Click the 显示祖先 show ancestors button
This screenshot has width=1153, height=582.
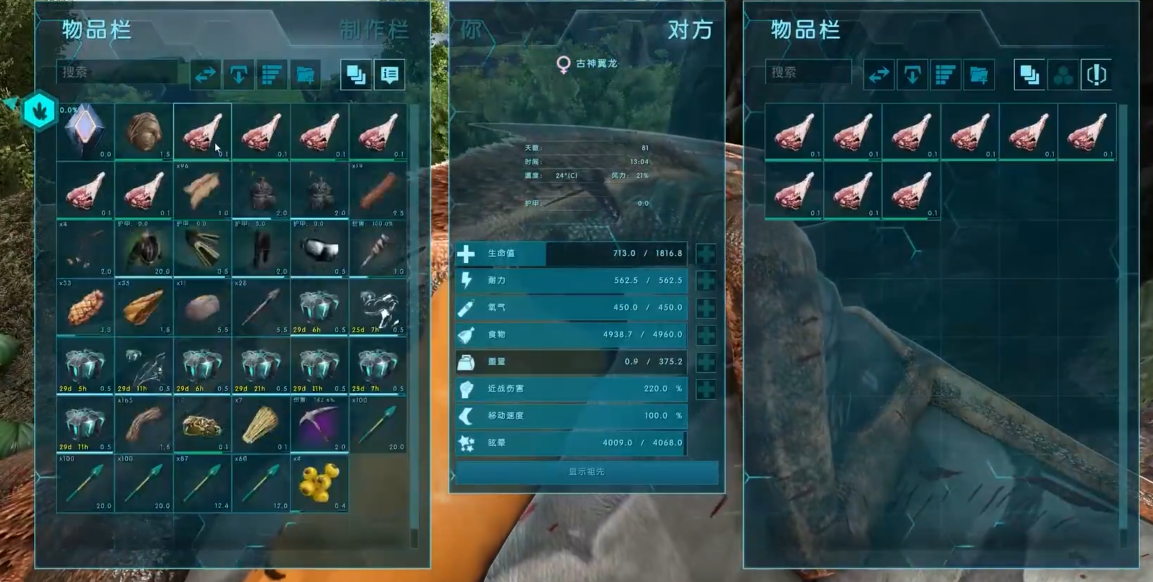pos(586,472)
